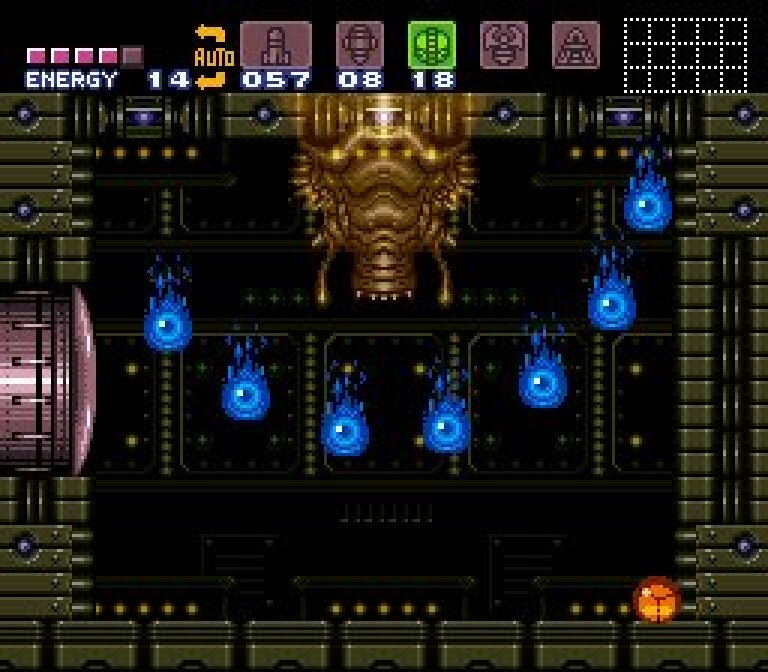
Task: Choose the super missile icon
Action: pos(359,45)
